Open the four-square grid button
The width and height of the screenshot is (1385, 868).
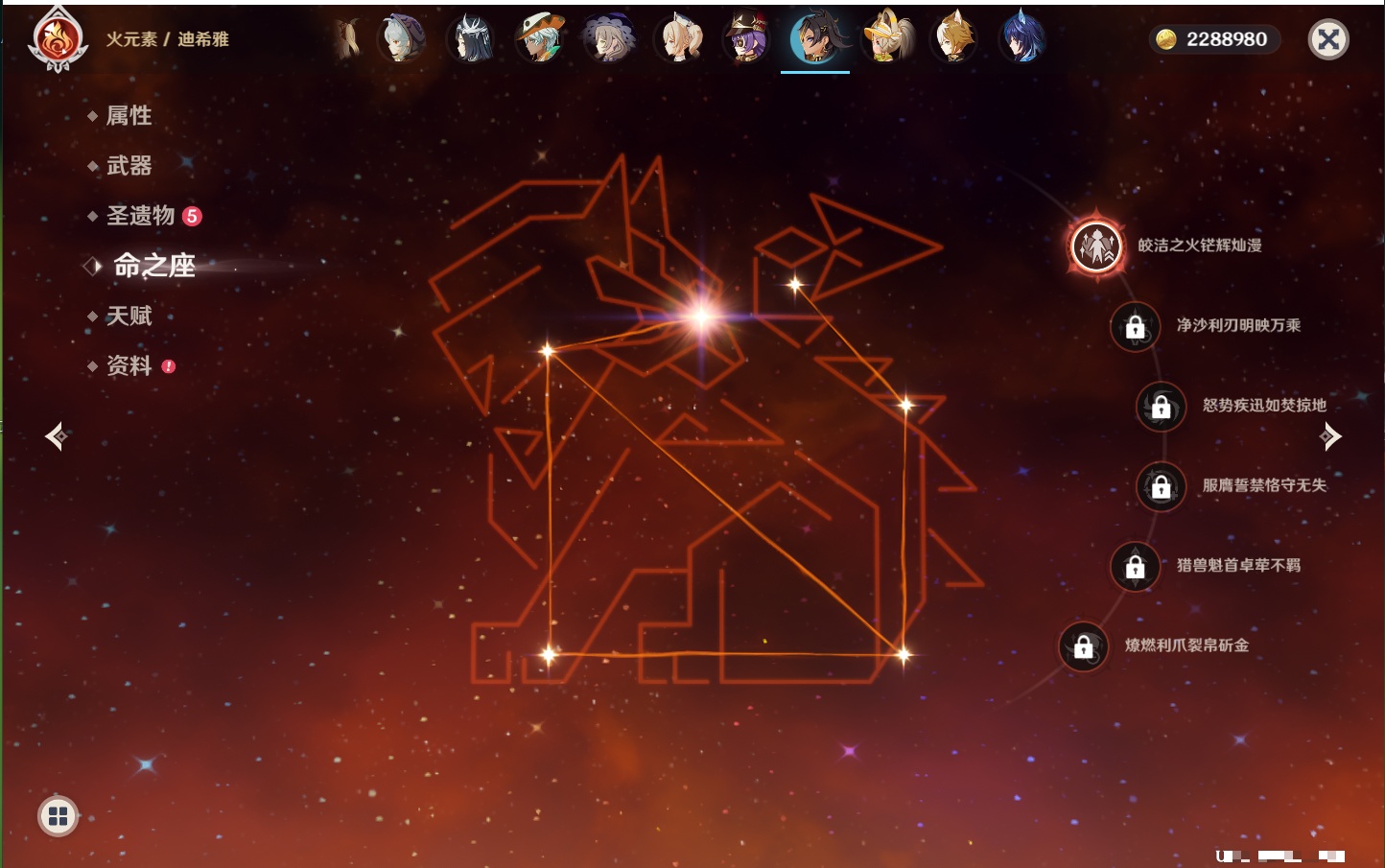[x=58, y=816]
